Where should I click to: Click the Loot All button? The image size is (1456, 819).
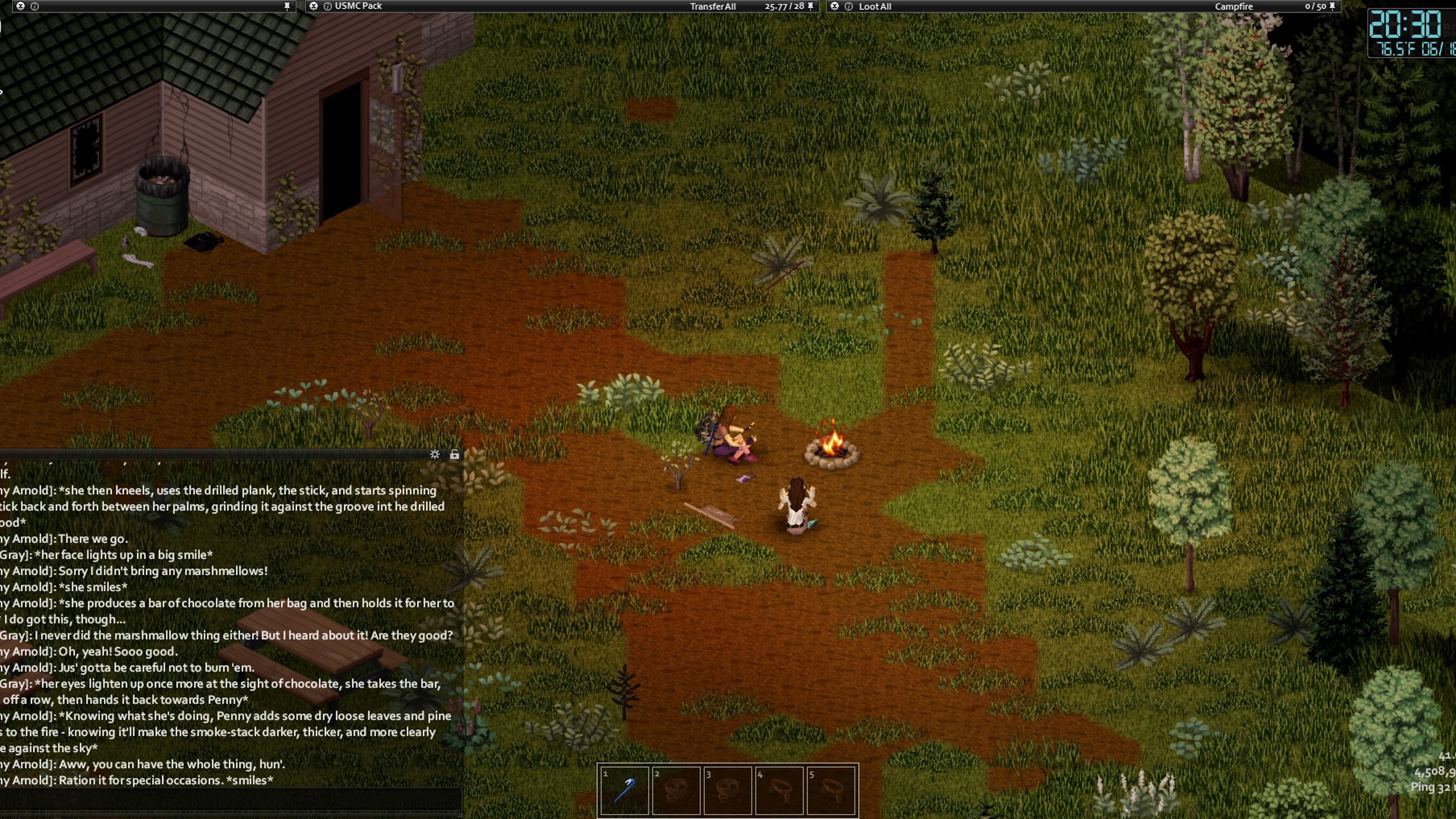(x=874, y=6)
